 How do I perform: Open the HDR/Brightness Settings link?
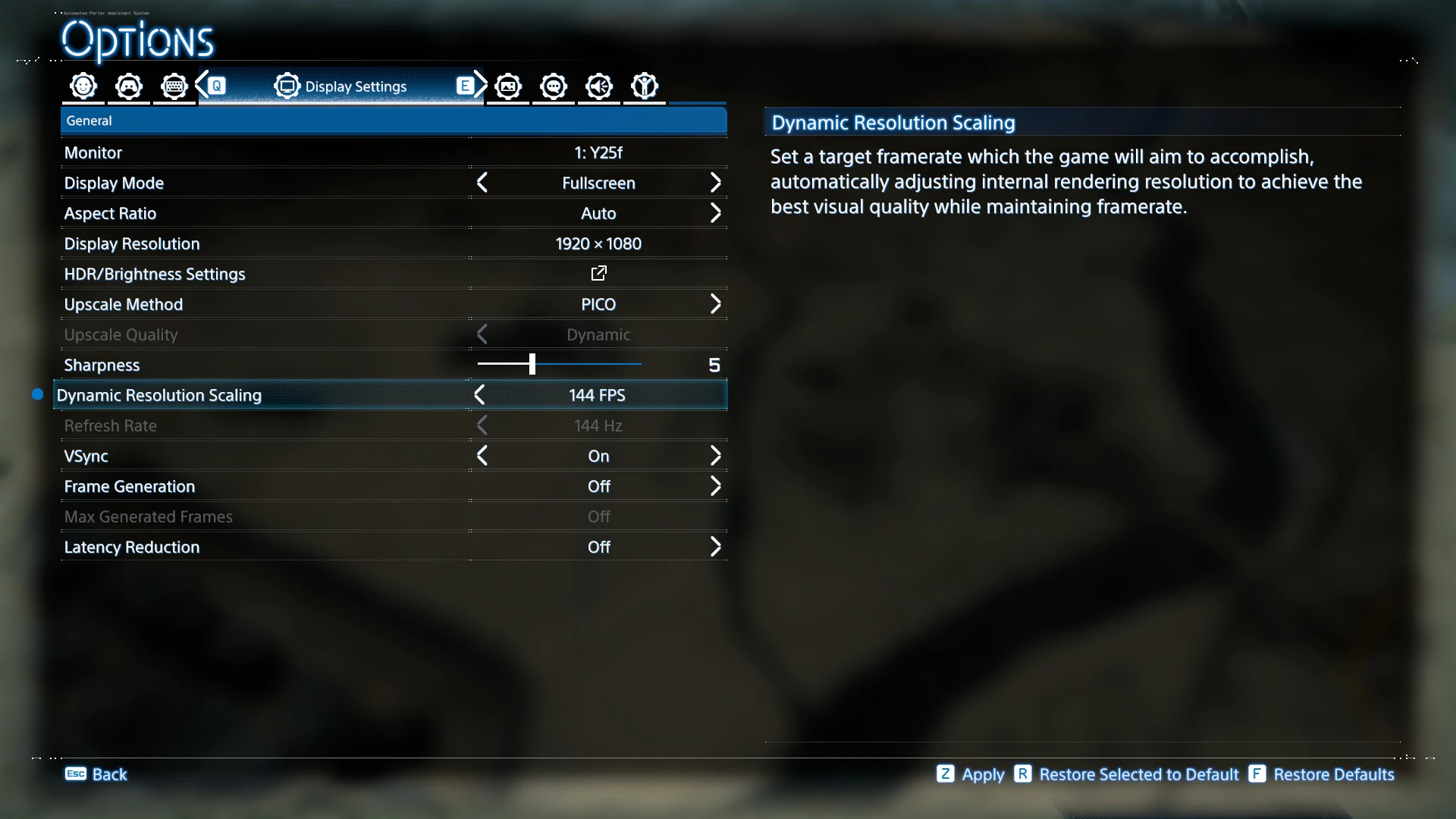(x=598, y=273)
